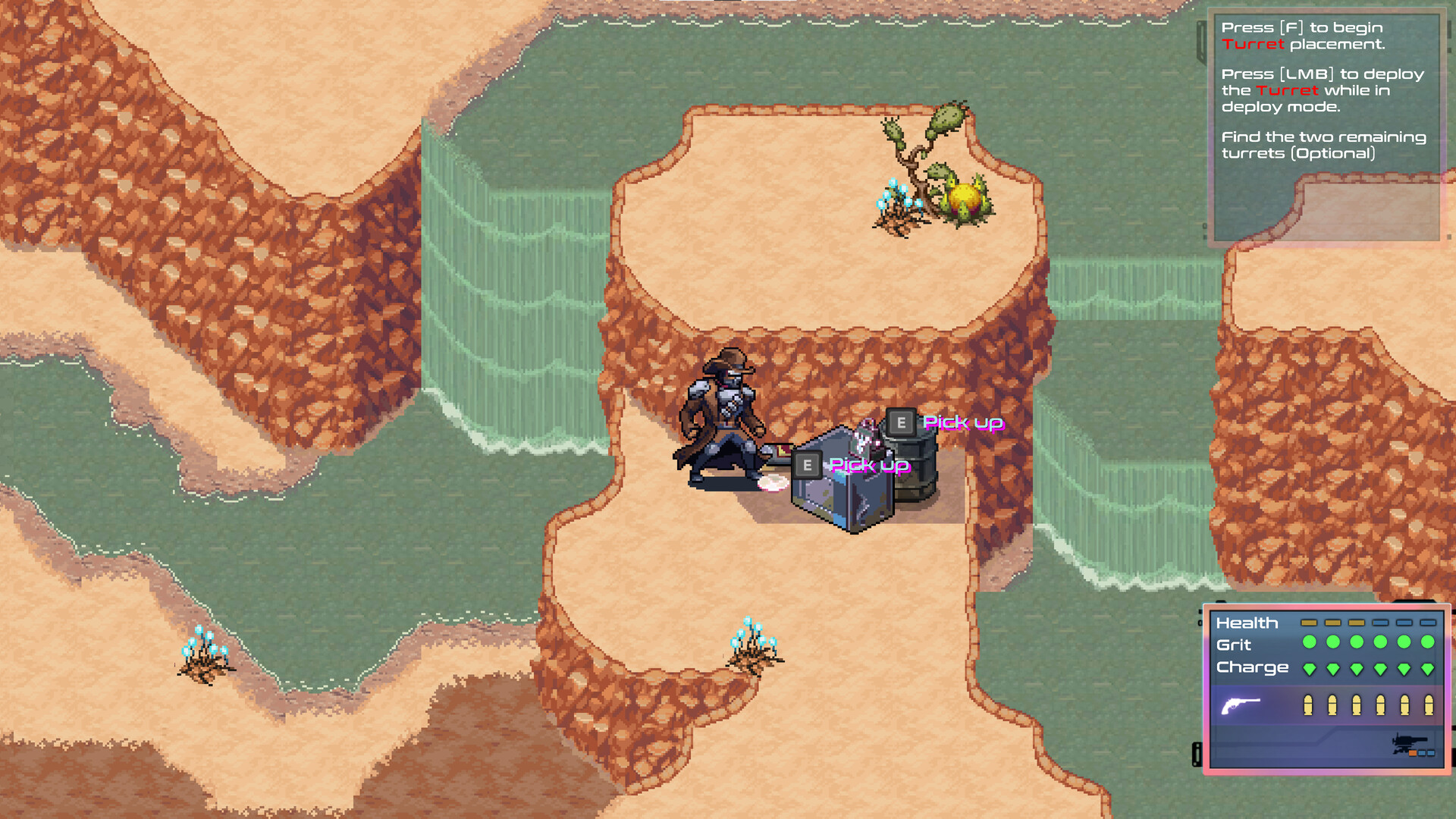Image resolution: width=1456 pixels, height=819 pixels.
Task: Click the first bullet icon in ammo row
Action: (1307, 704)
